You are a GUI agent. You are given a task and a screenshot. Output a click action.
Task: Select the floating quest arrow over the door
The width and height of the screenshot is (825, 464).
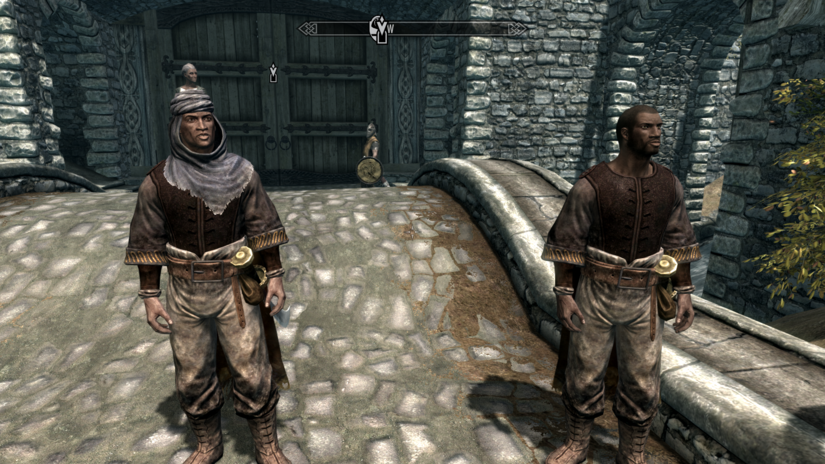point(273,72)
